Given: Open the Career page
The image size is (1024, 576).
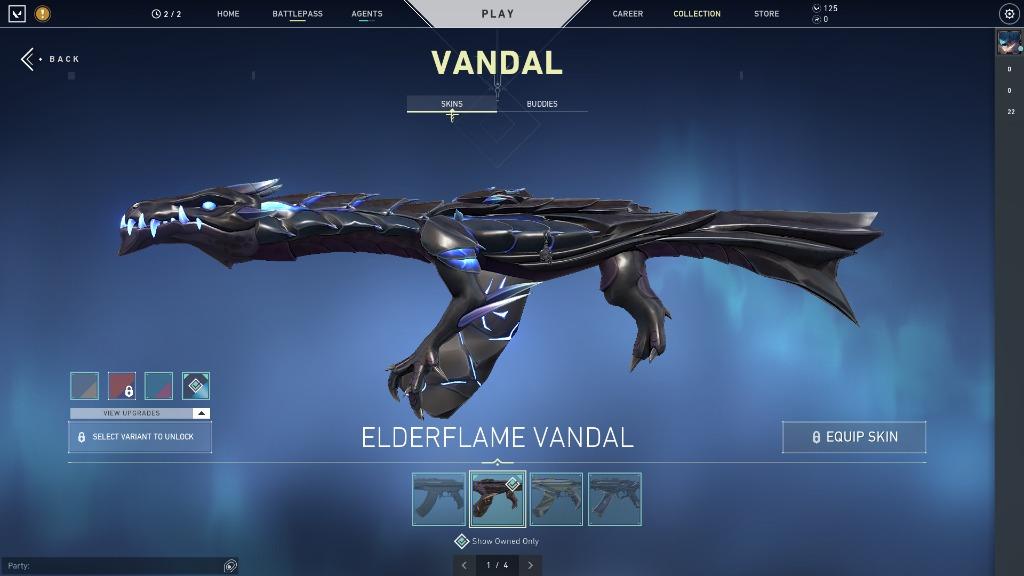Looking at the screenshot, I should 628,14.
